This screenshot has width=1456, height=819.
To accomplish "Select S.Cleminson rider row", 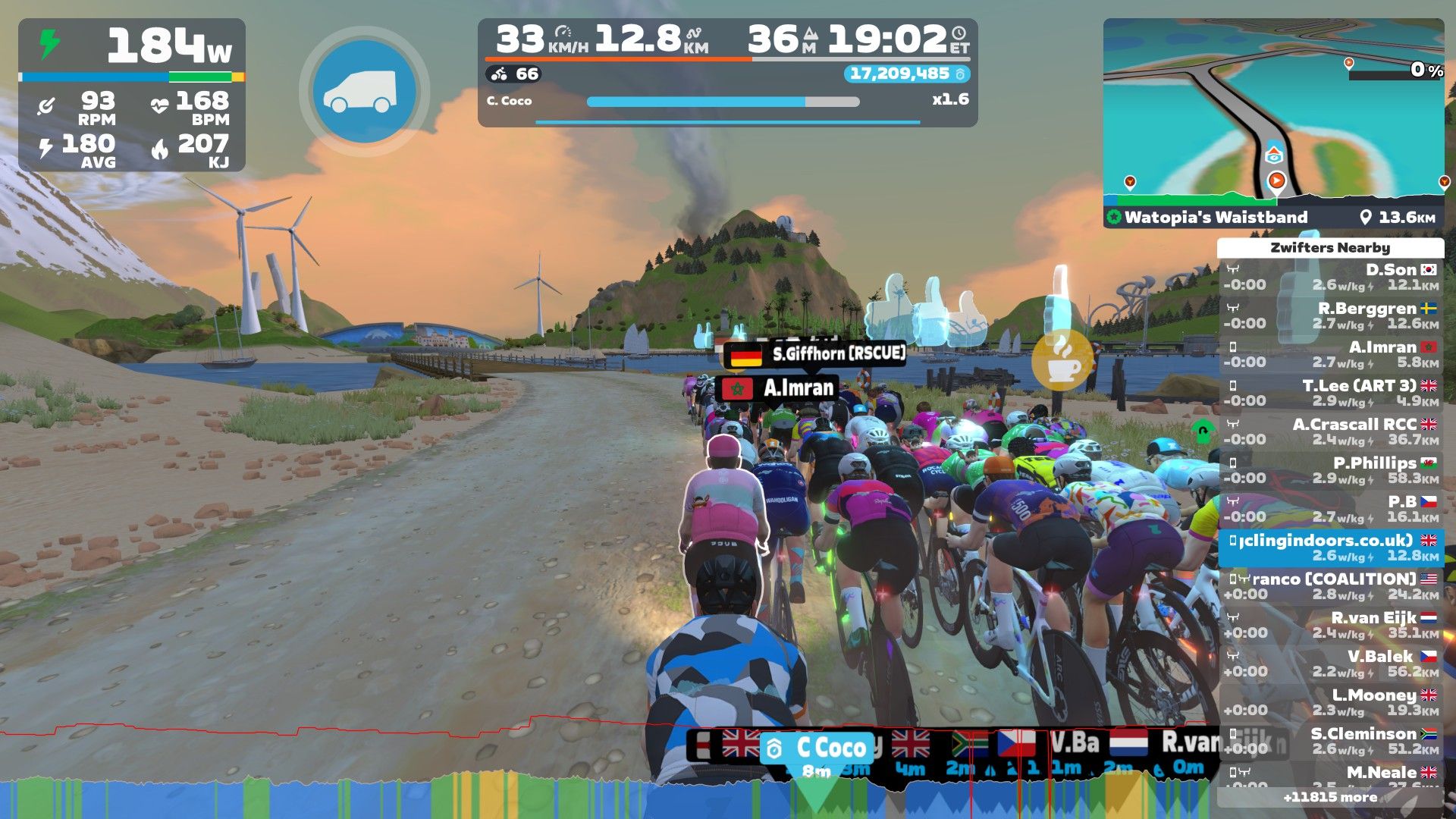I will (1331, 741).
